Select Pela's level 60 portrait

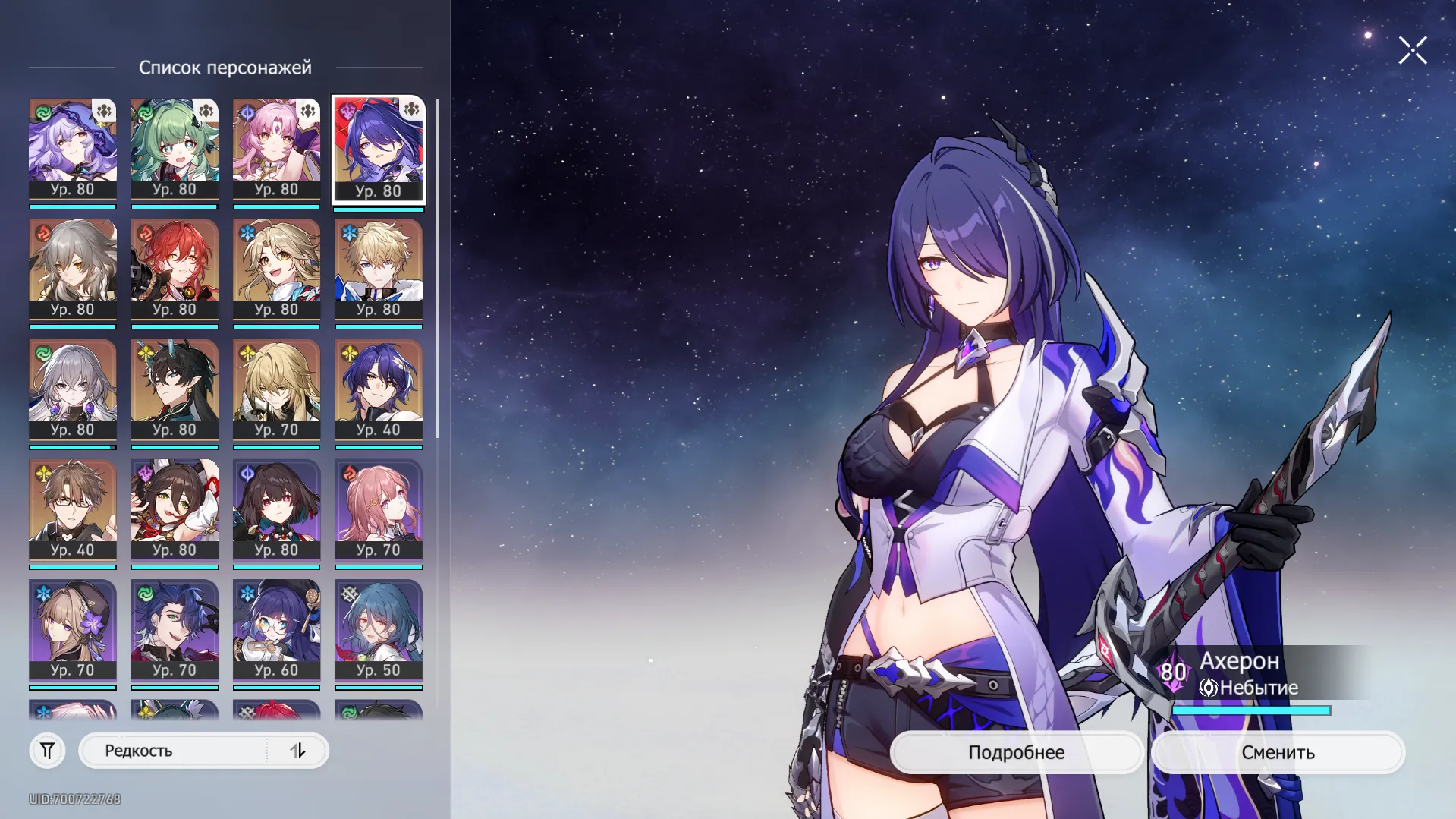[276, 630]
